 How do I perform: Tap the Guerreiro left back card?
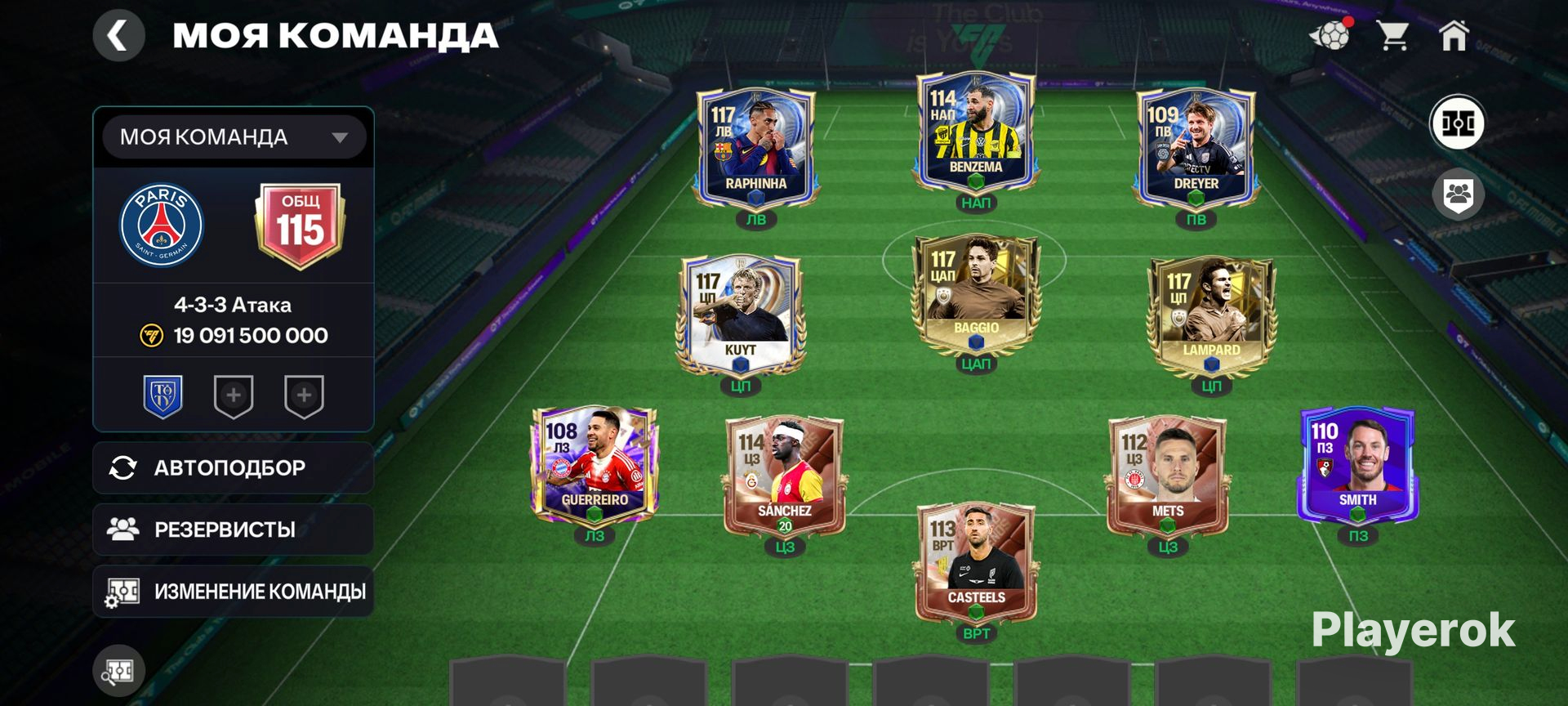click(x=595, y=466)
